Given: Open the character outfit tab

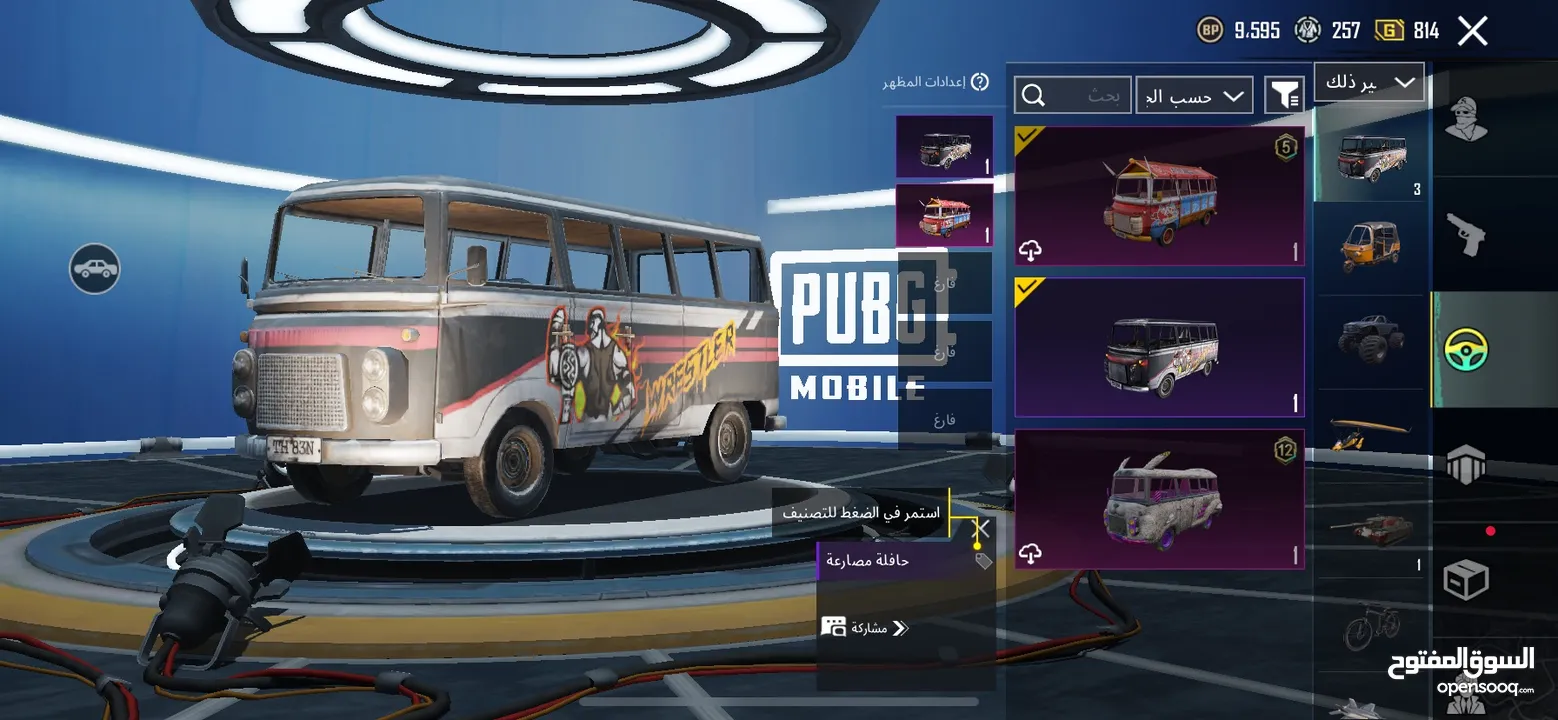Looking at the screenshot, I should pos(1466,120).
